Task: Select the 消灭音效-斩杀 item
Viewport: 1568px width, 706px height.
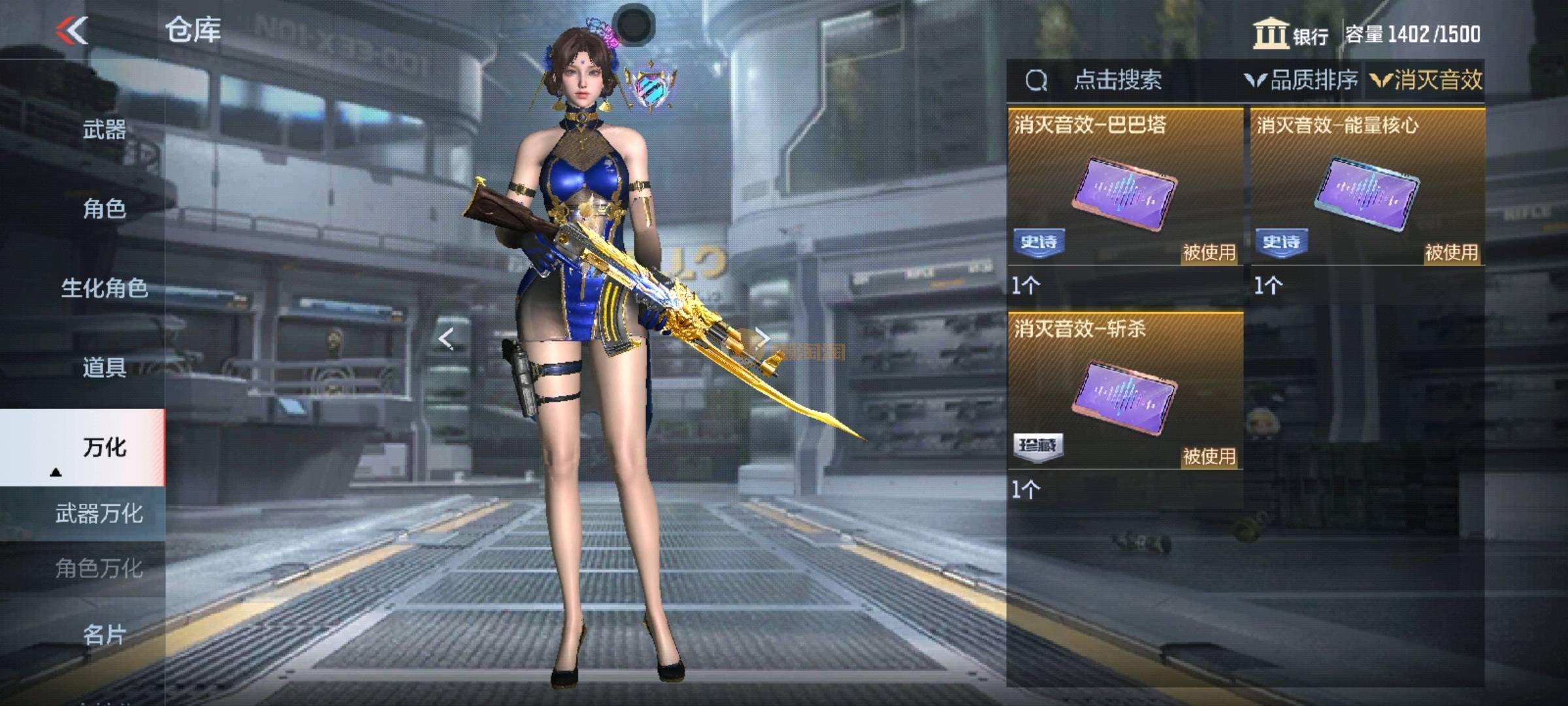Action: [1125, 392]
